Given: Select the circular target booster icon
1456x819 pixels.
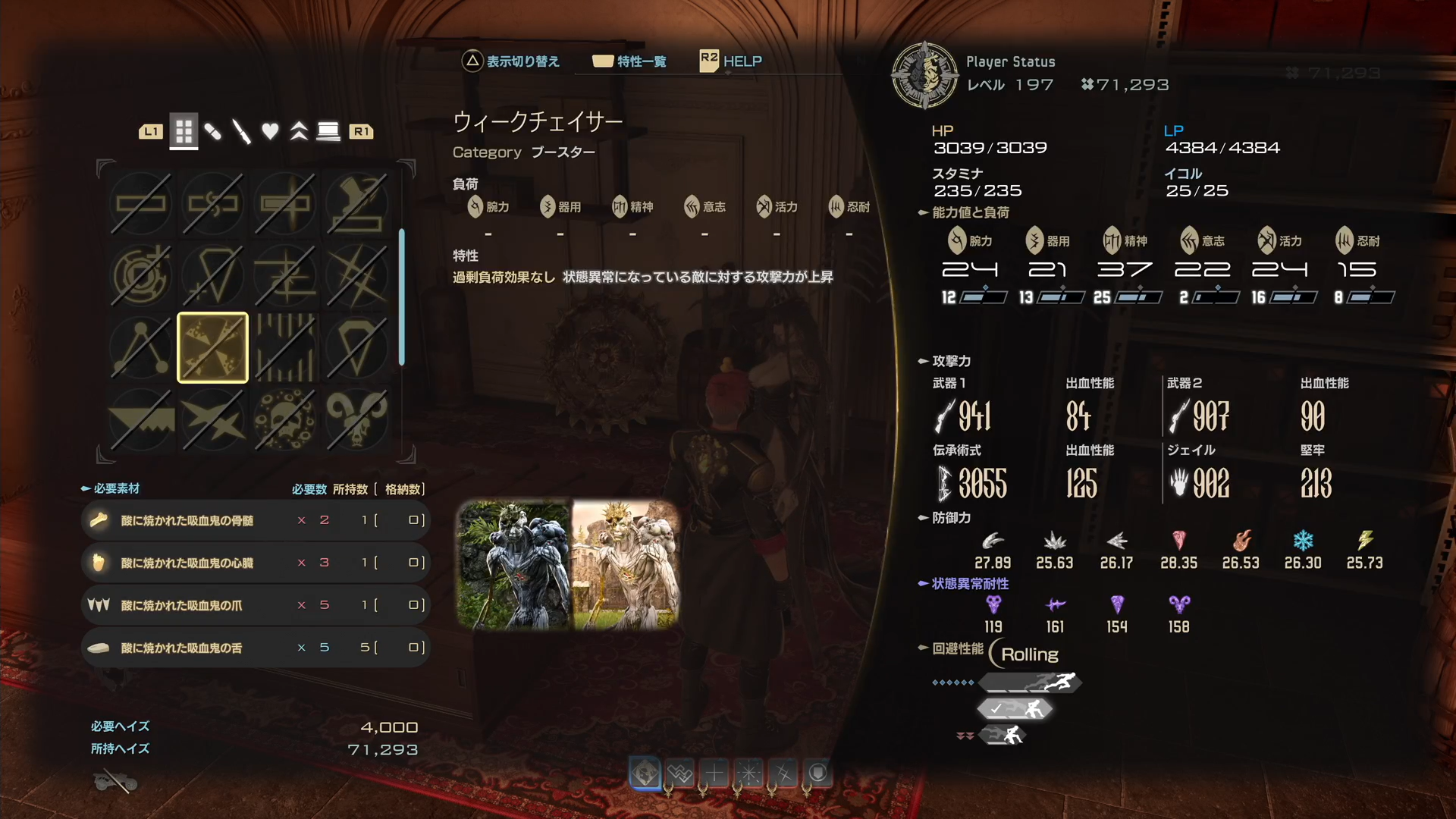Looking at the screenshot, I should coord(141,275).
